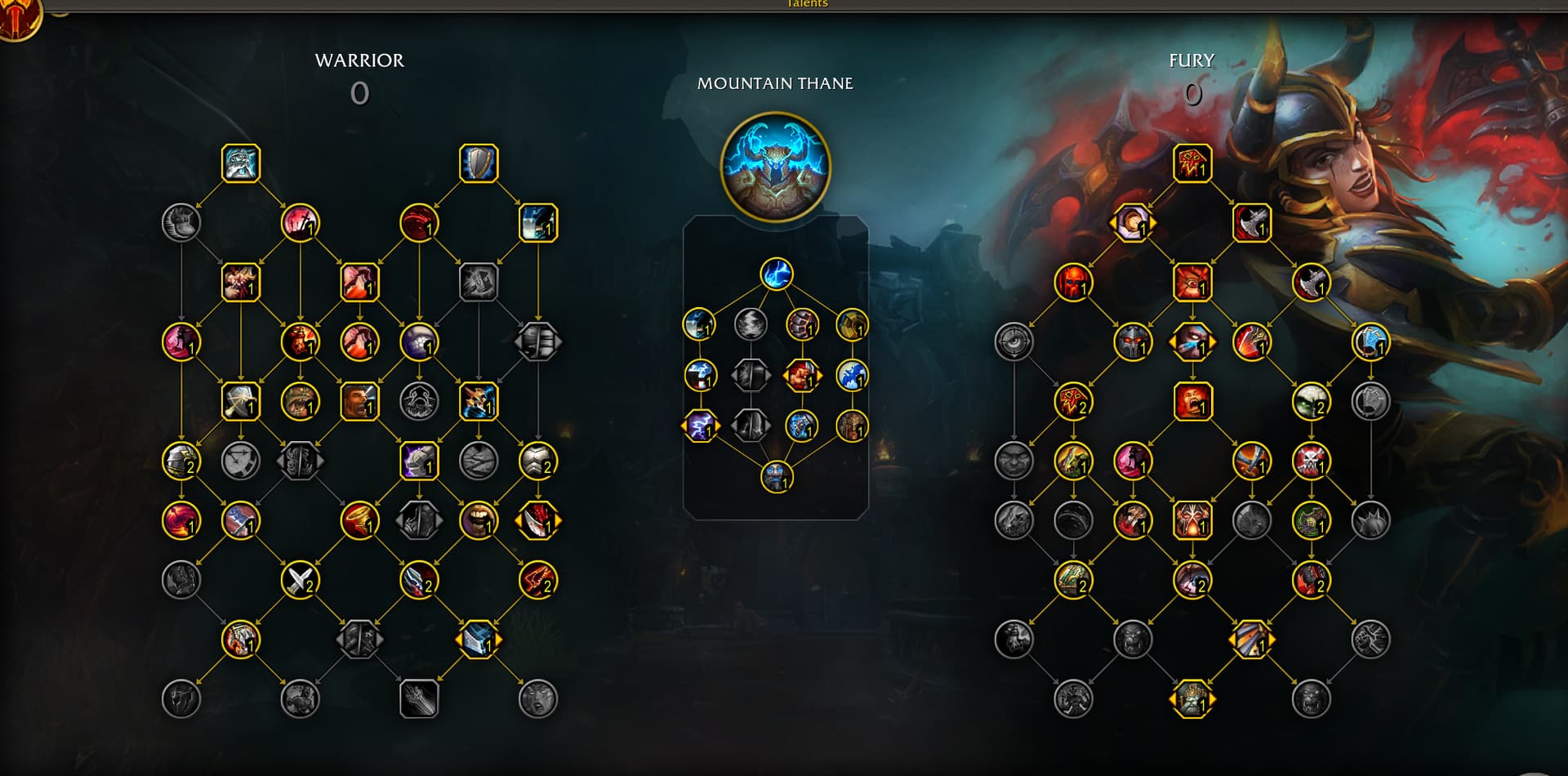Select the red banner talent heading the Fury tree

coord(1192,163)
